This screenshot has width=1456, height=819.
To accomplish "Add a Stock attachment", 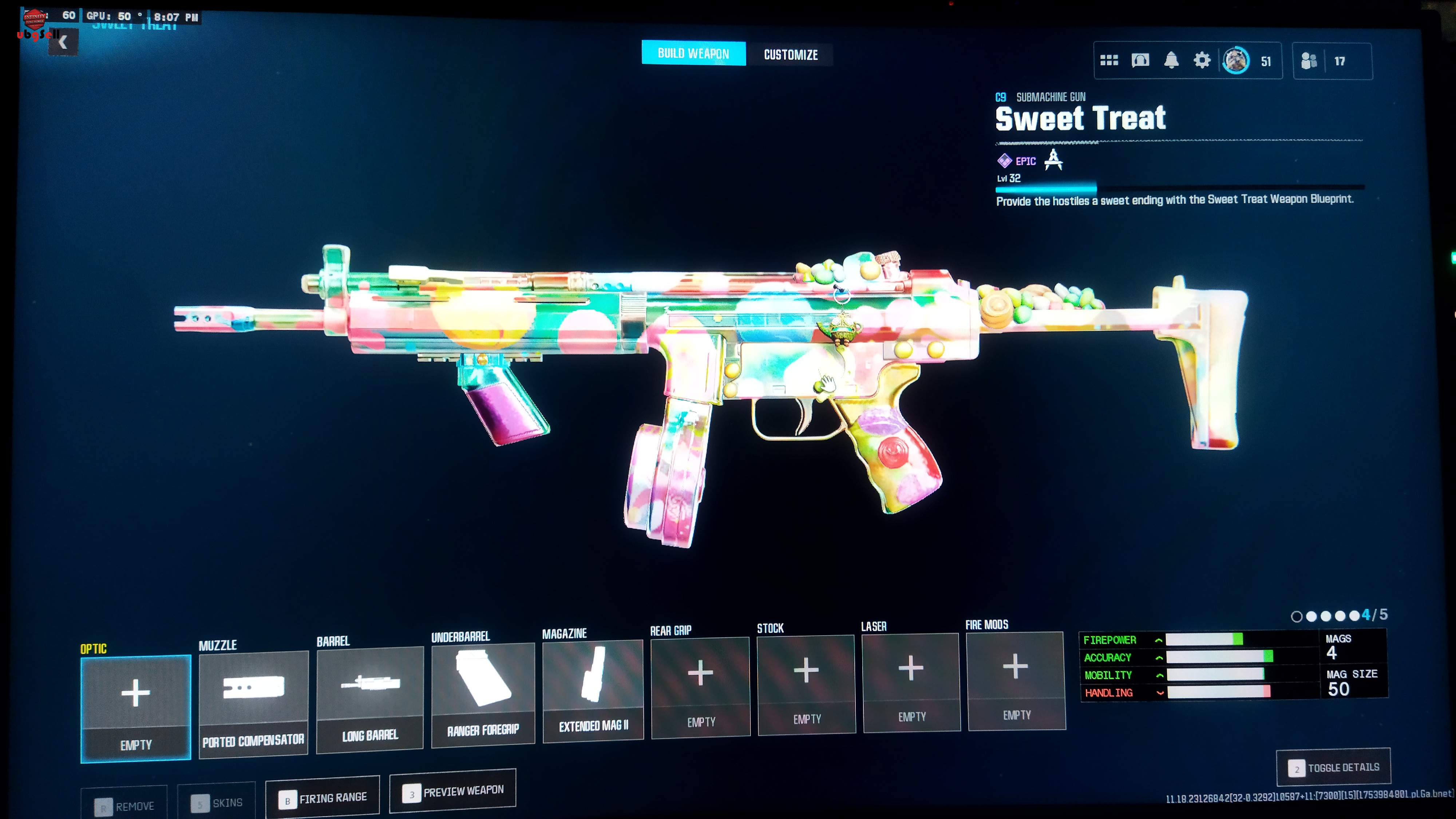I will click(x=807, y=684).
